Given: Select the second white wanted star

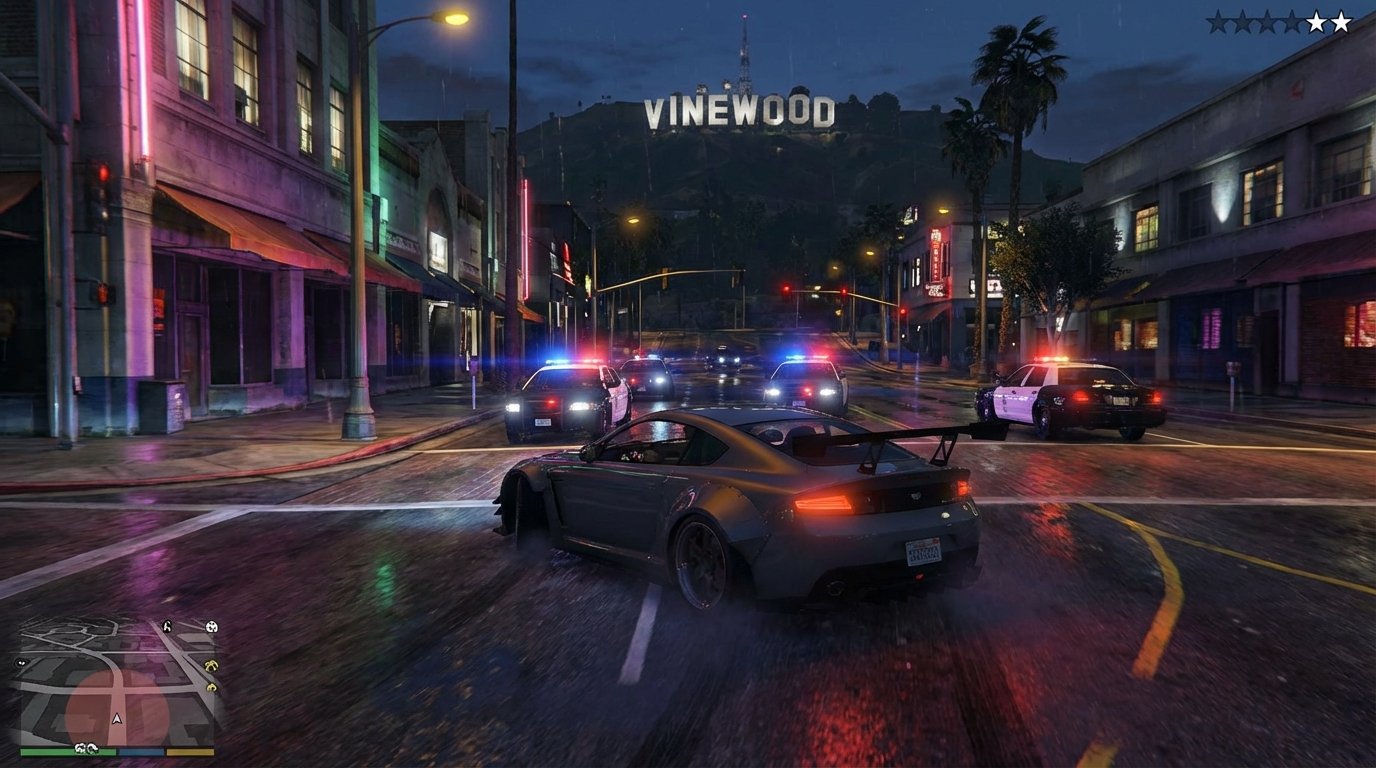Looking at the screenshot, I should (x=1341, y=21).
